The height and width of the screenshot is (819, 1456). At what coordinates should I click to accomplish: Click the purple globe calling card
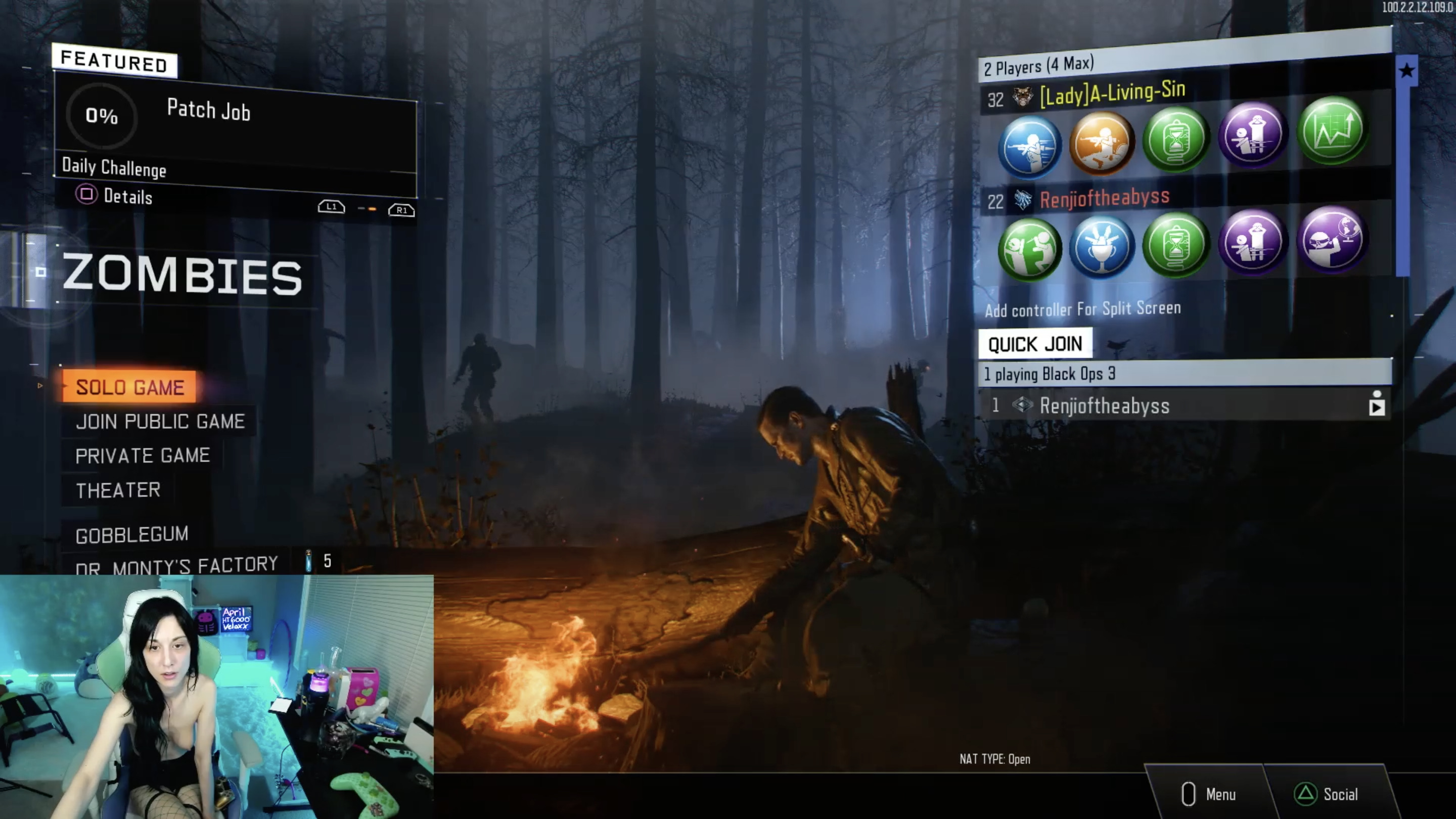(1332, 240)
